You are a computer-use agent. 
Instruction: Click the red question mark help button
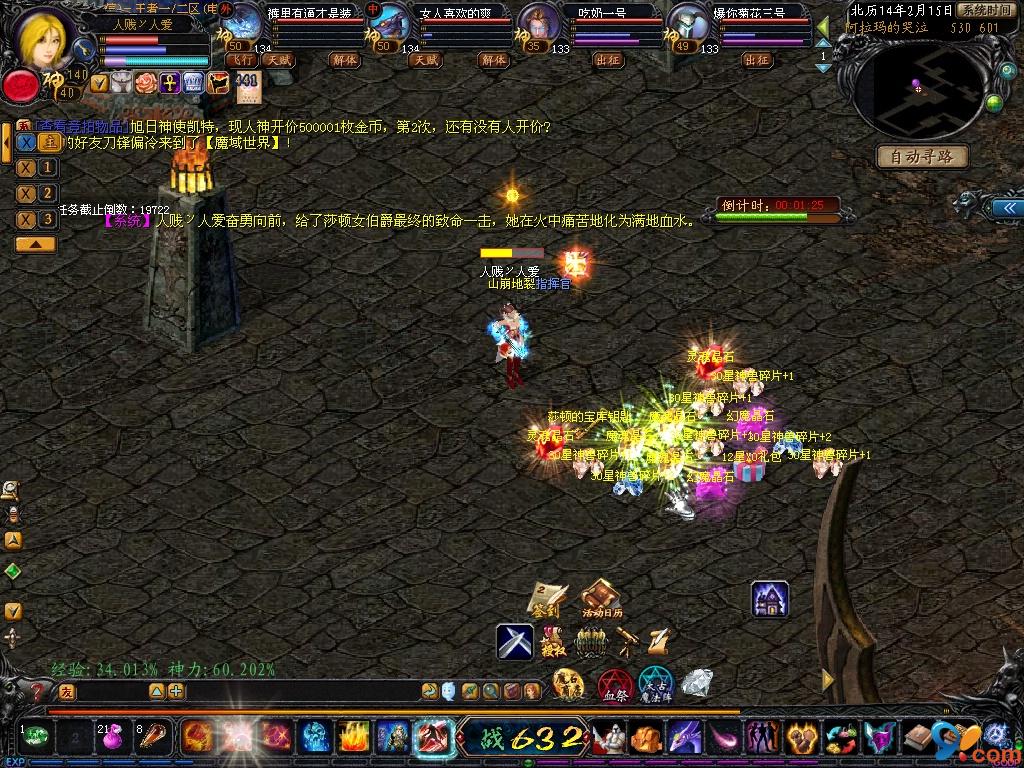[38, 691]
